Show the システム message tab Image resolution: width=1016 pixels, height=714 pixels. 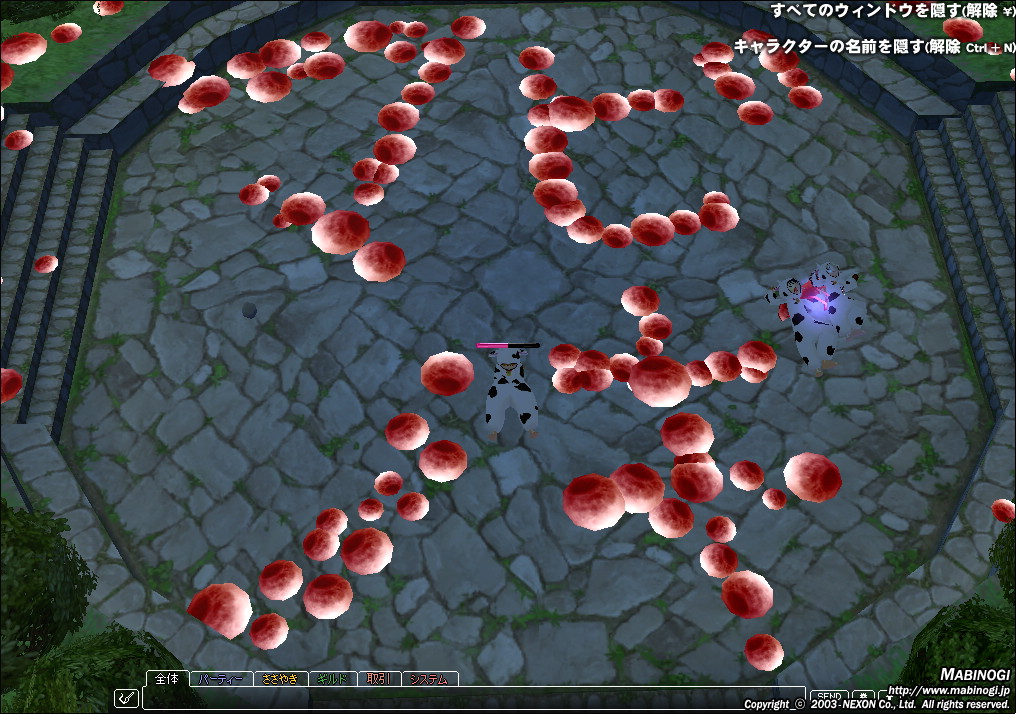429,679
